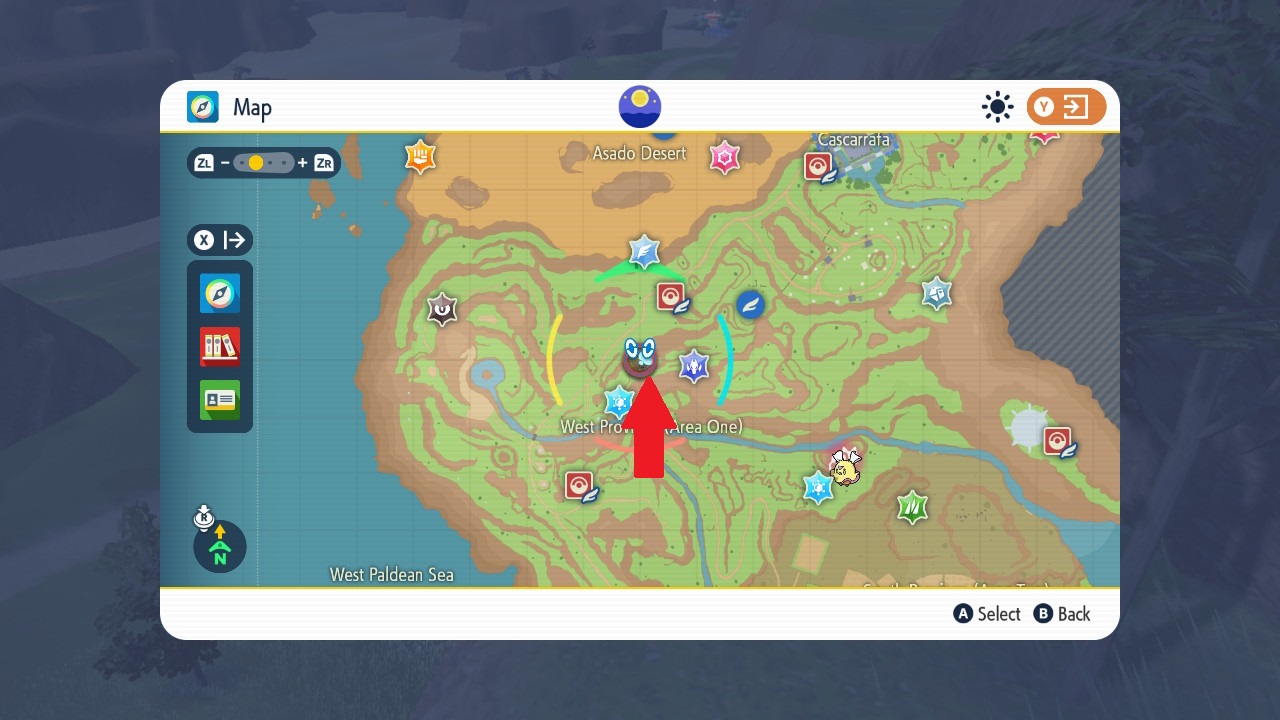Choose the Pokémon Center below West Province label

[580, 486]
